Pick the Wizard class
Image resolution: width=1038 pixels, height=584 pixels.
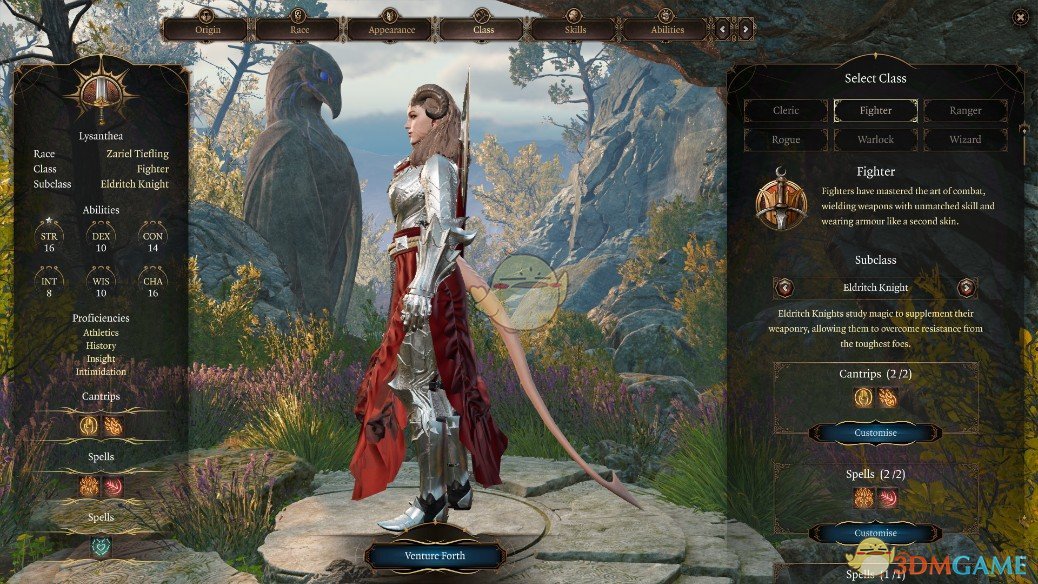(x=965, y=140)
